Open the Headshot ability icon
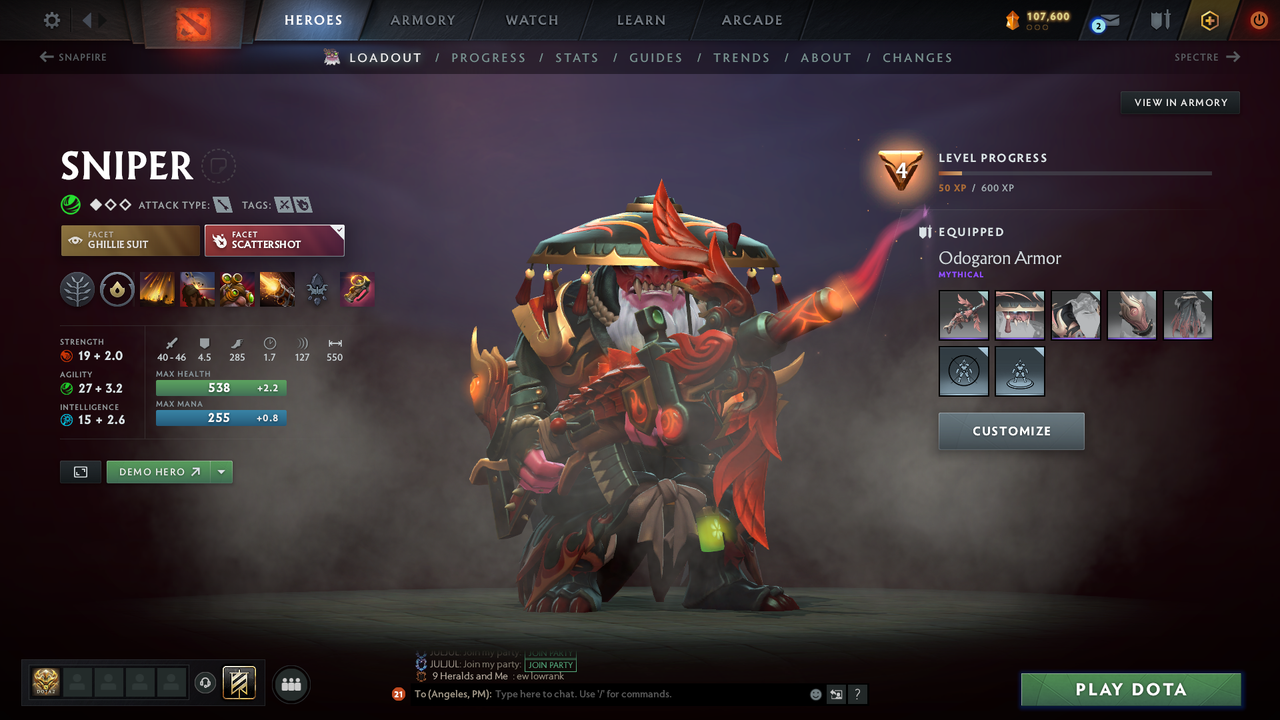This screenshot has width=1280, height=720. (x=197, y=289)
